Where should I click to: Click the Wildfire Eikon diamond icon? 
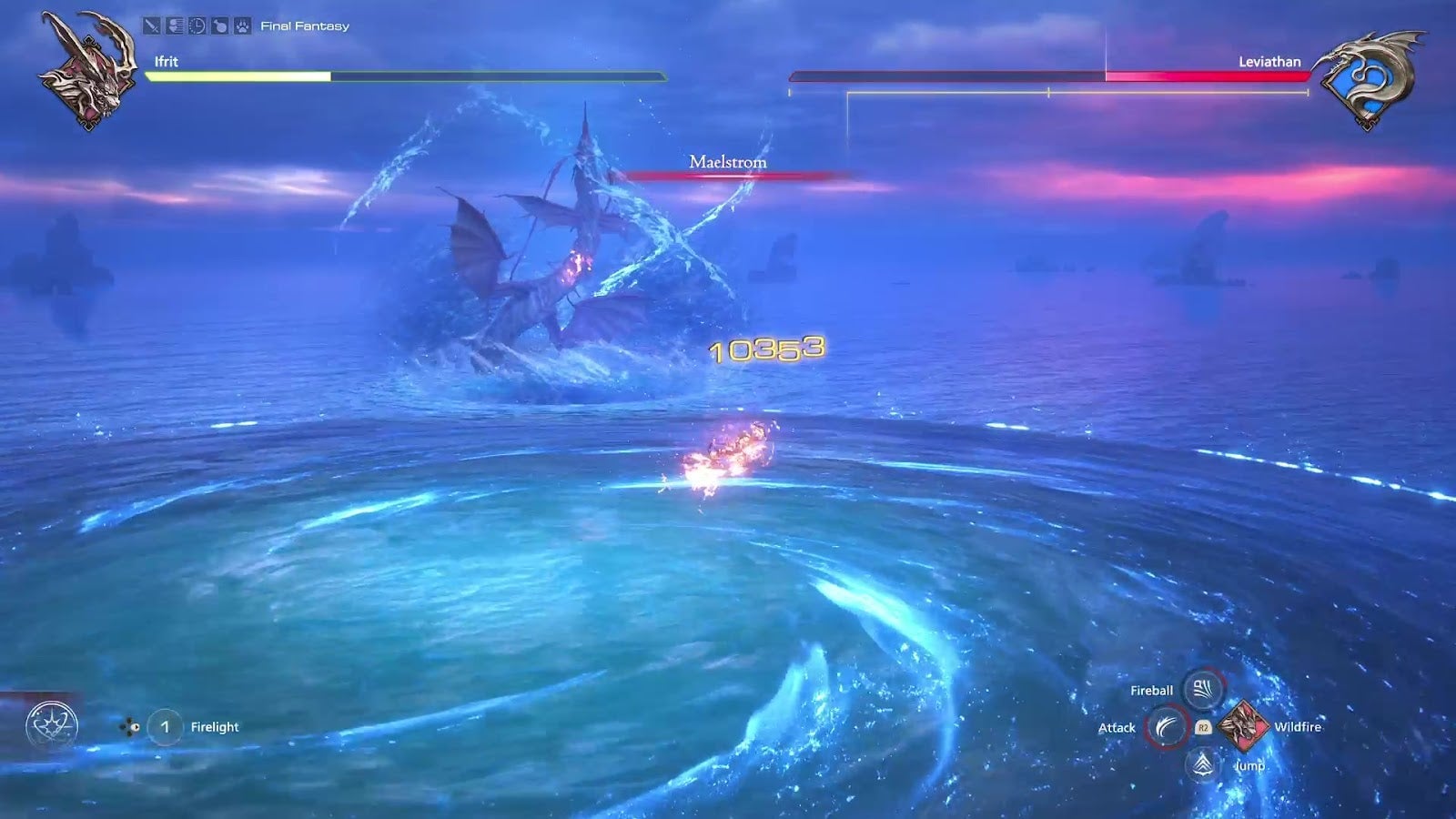[x=1243, y=727]
